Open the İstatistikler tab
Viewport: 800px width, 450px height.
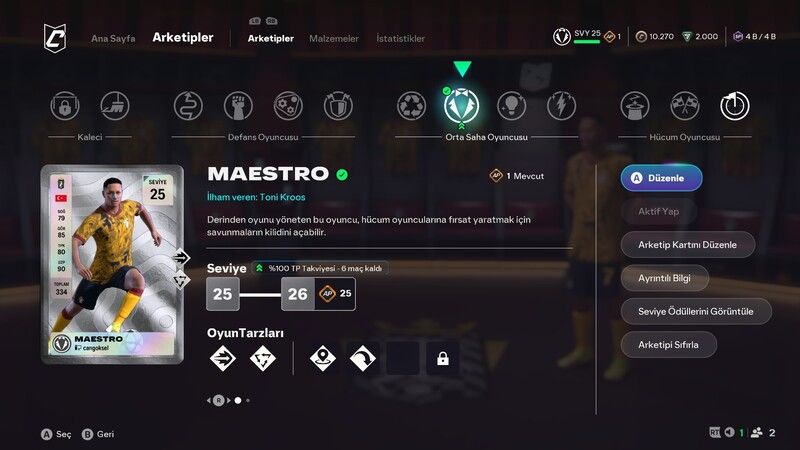pyautogui.click(x=400, y=38)
